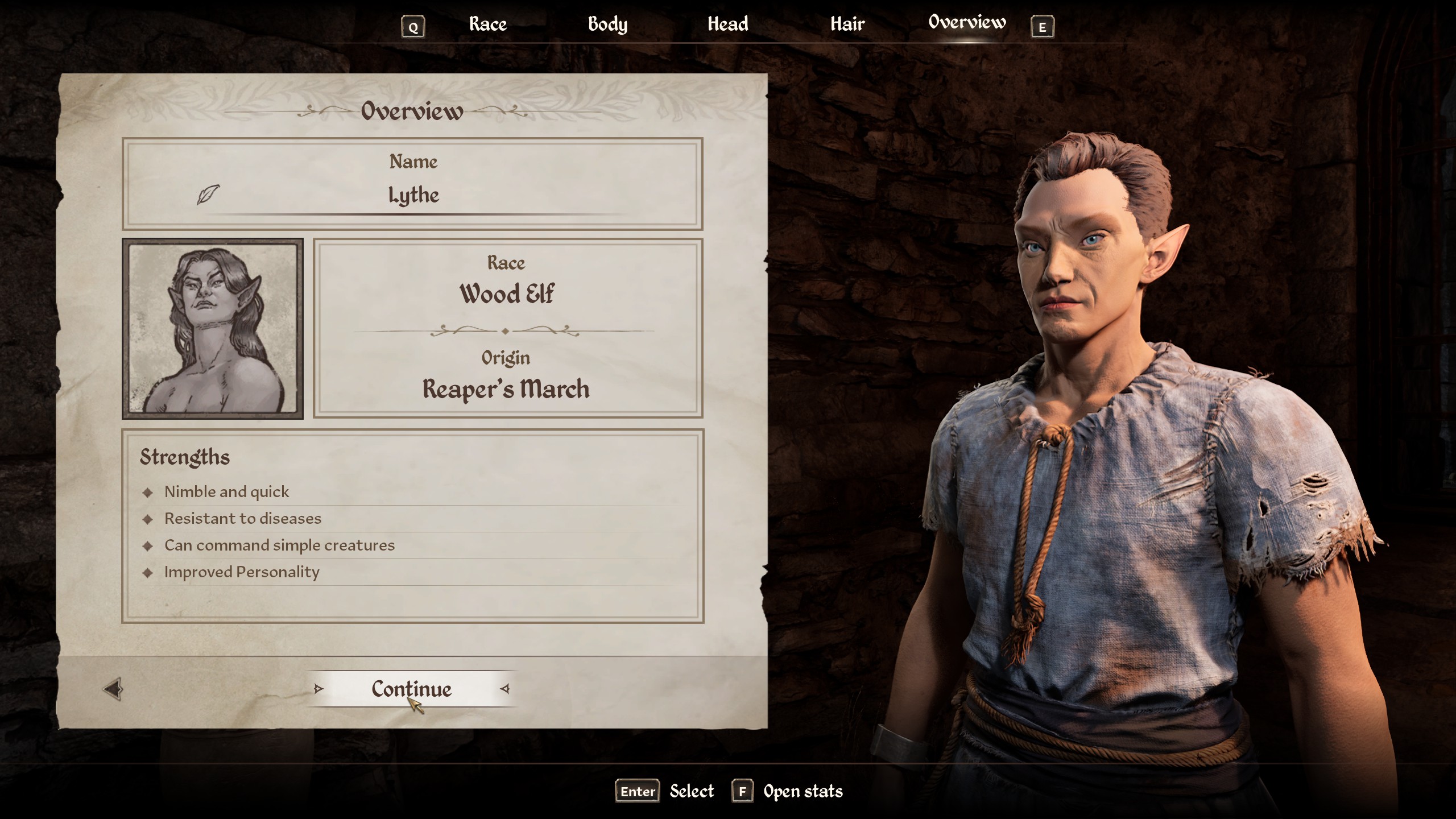Confirm character with Continue button
Screen dimensions: 1456x819
click(411, 689)
